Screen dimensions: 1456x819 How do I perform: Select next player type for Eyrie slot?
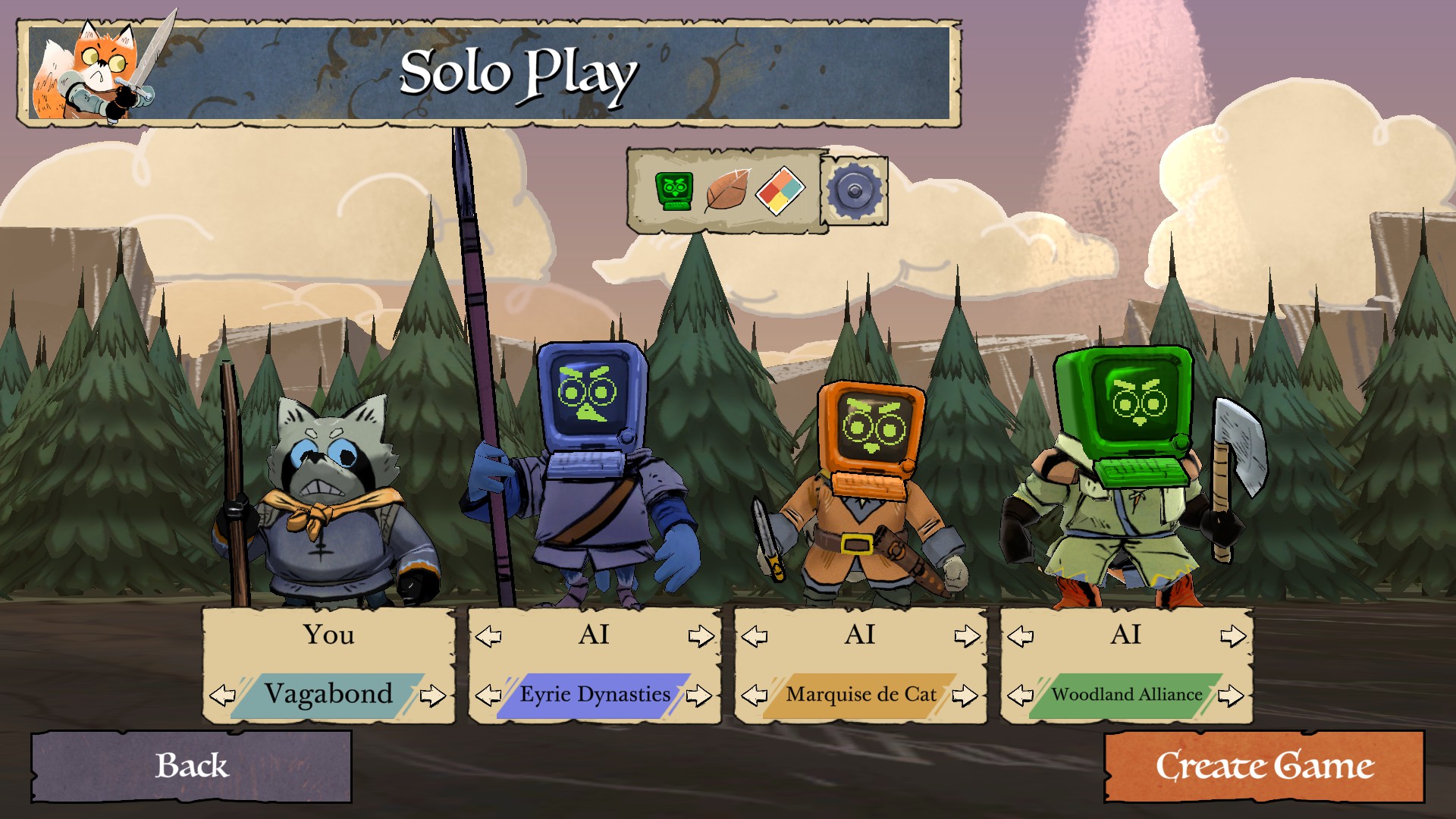click(x=701, y=635)
